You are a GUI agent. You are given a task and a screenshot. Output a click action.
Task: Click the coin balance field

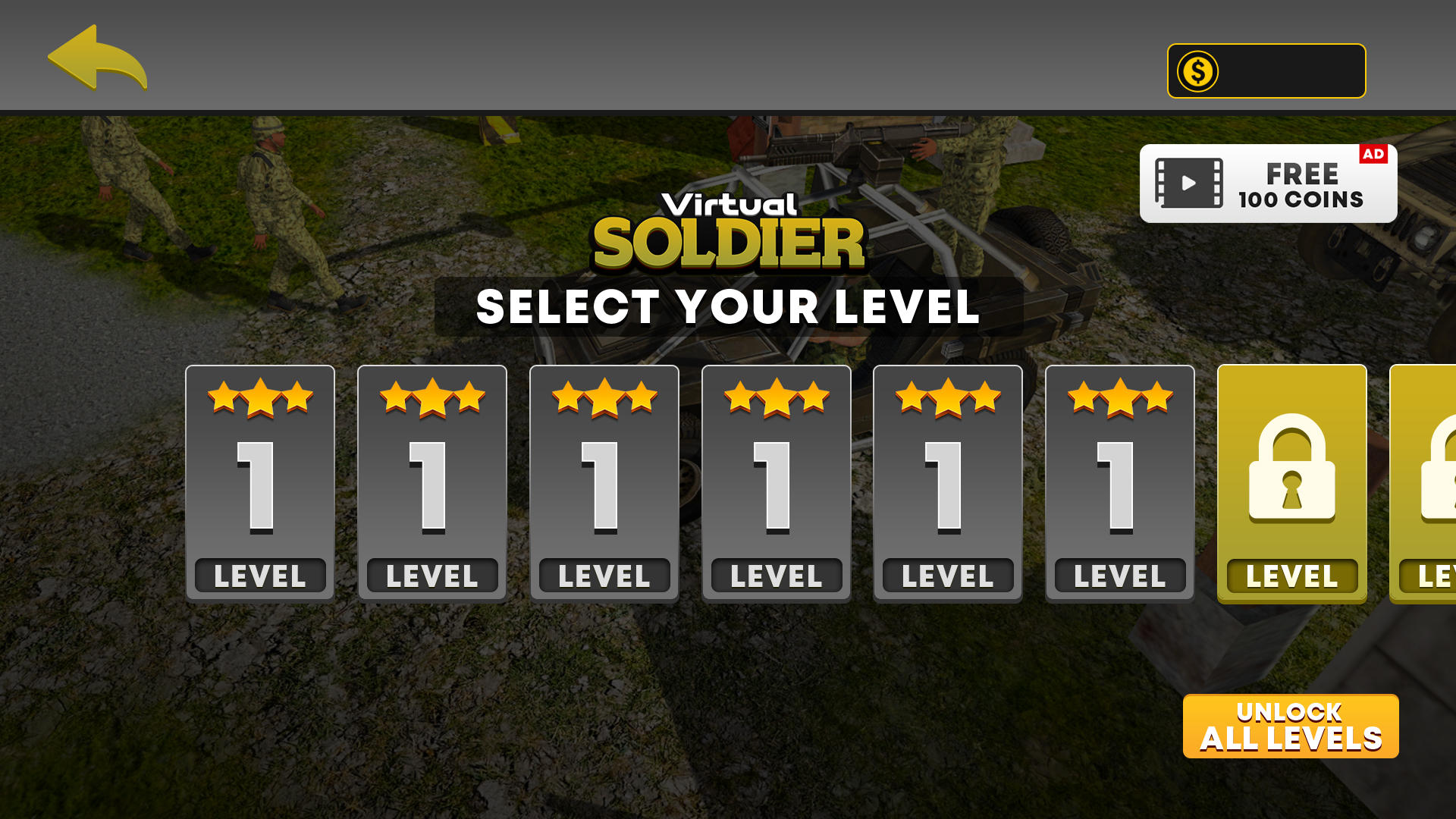click(1265, 71)
